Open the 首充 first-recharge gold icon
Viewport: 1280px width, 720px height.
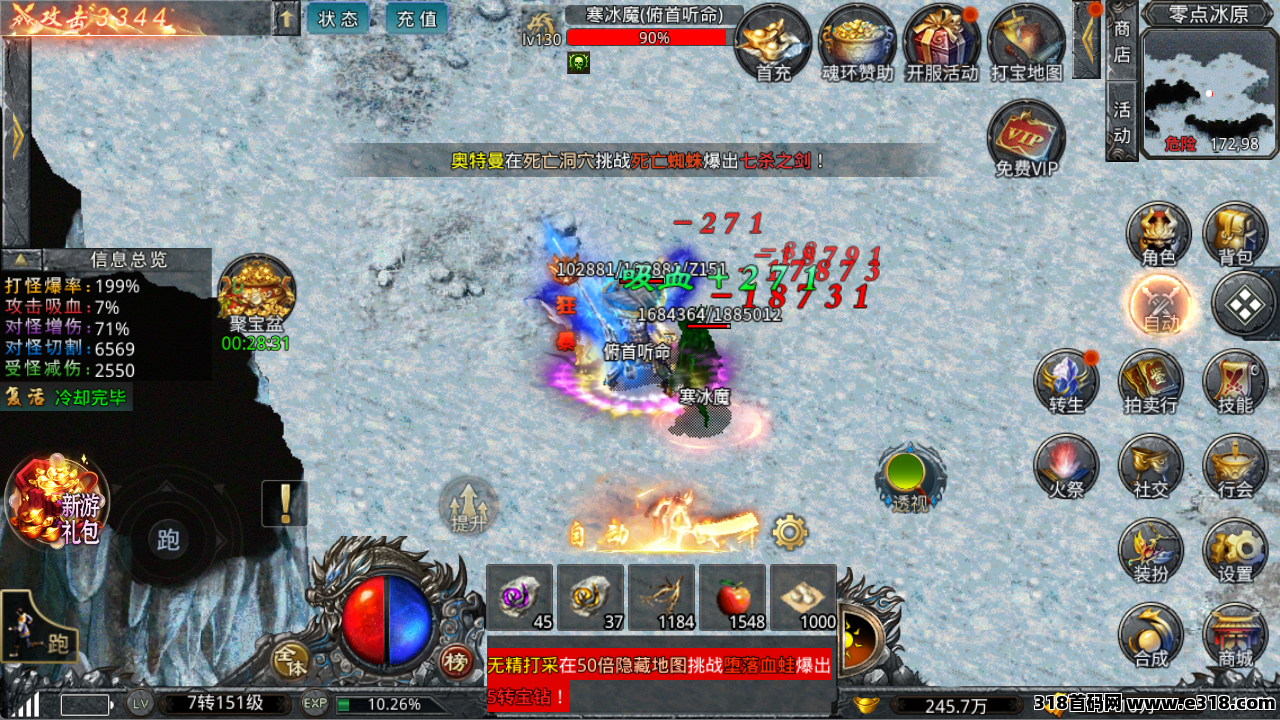(773, 40)
